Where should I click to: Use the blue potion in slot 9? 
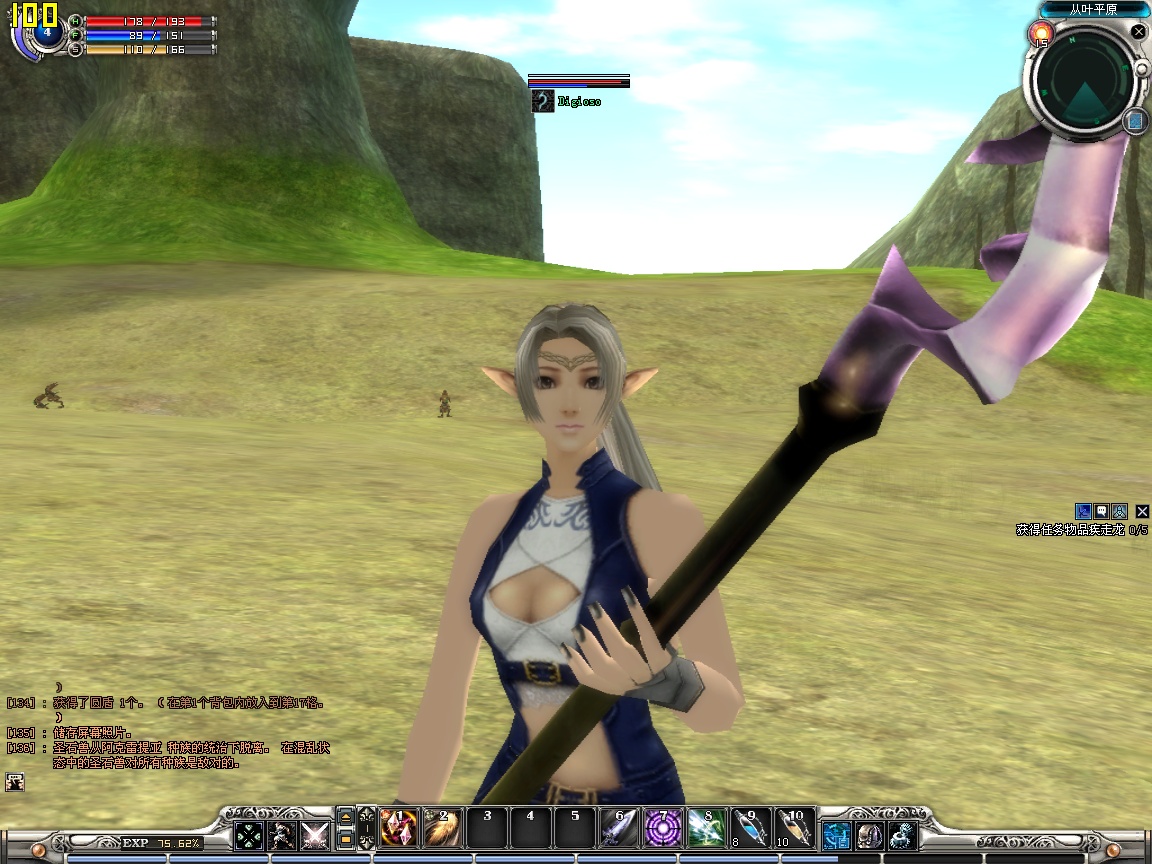(750, 828)
